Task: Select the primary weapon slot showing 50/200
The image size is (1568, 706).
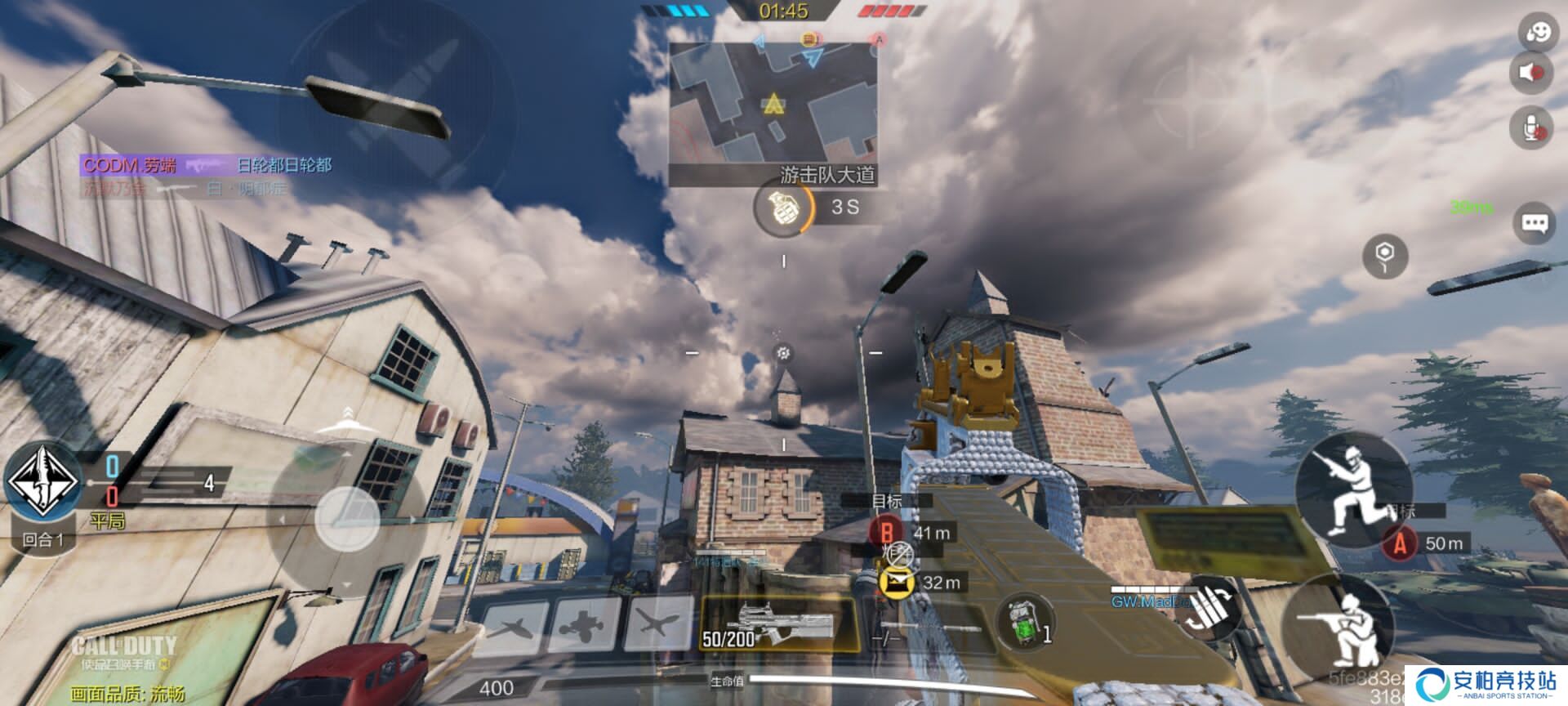Action: click(x=777, y=626)
